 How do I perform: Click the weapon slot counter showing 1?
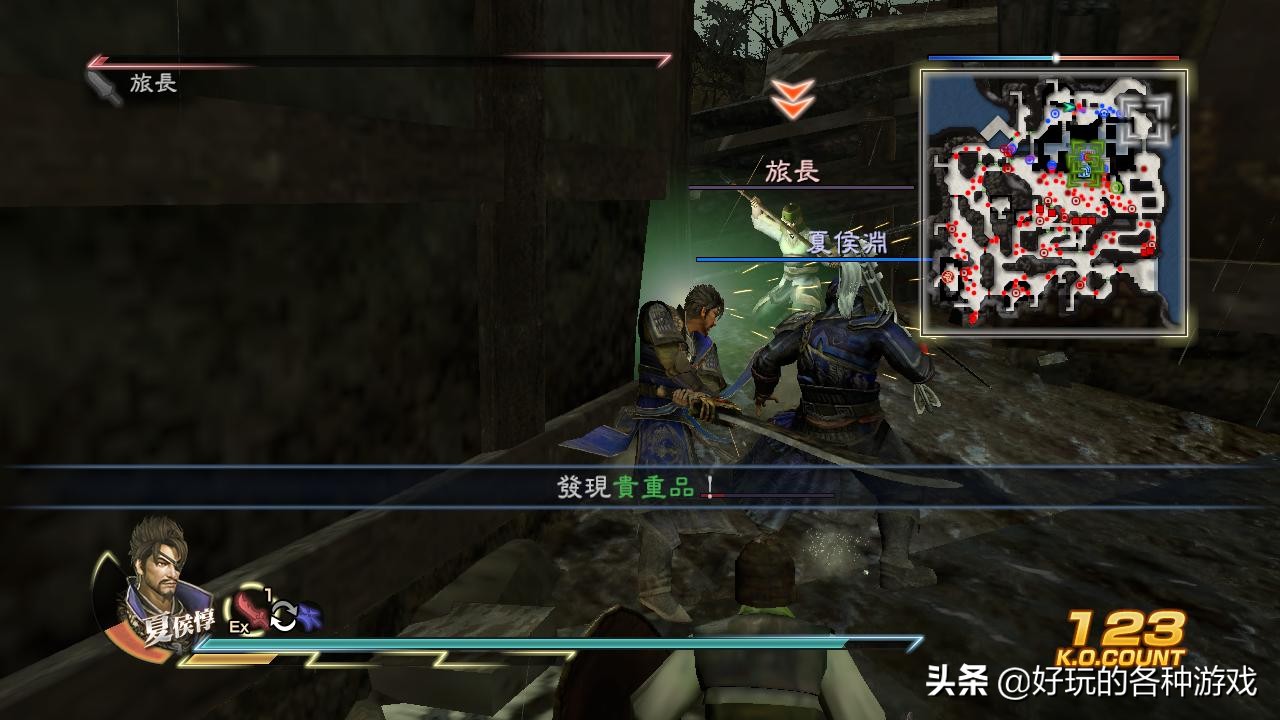pyautogui.click(x=268, y=593)
